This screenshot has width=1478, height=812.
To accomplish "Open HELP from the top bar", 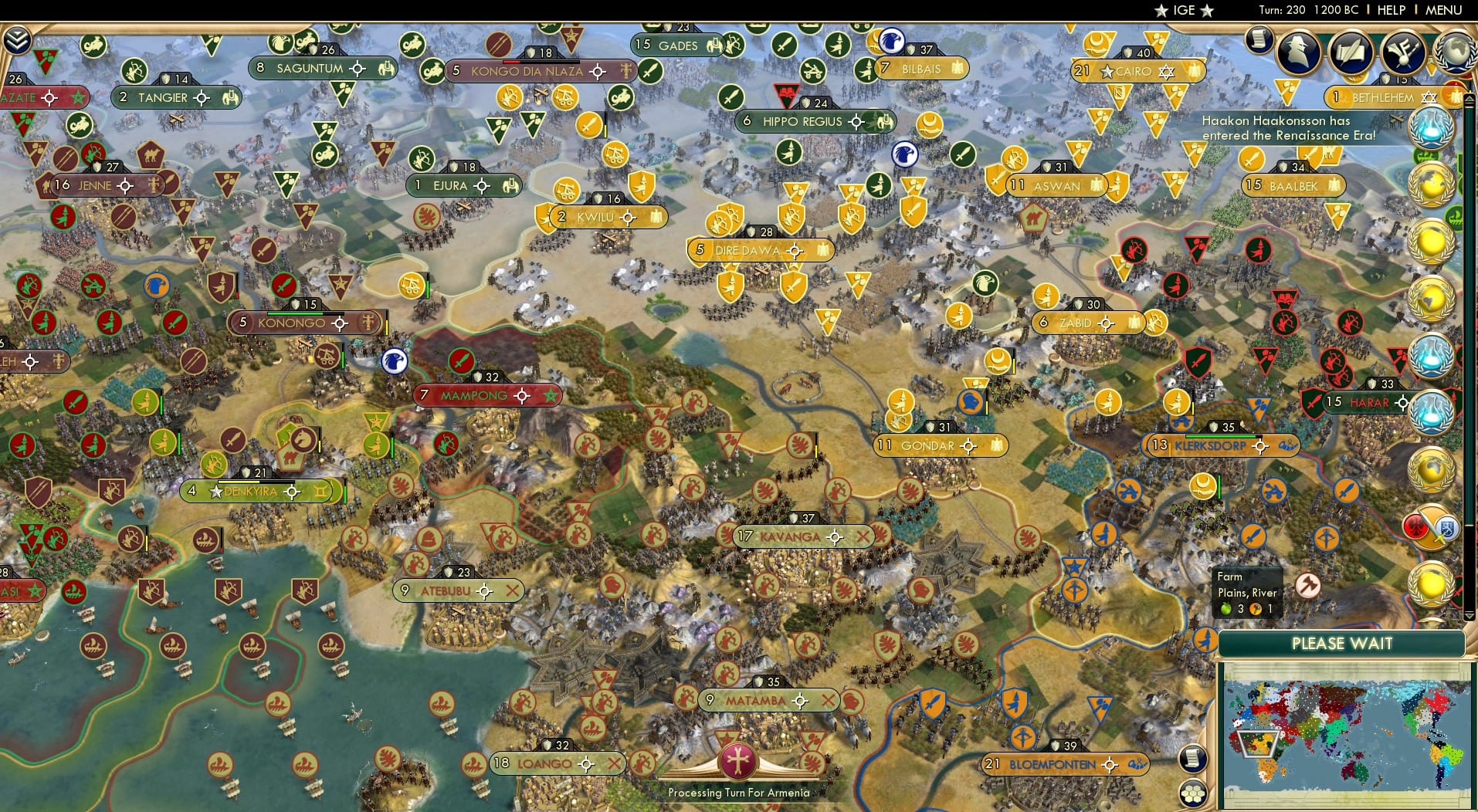I will pyautogui.click(x=1390, y=10).
